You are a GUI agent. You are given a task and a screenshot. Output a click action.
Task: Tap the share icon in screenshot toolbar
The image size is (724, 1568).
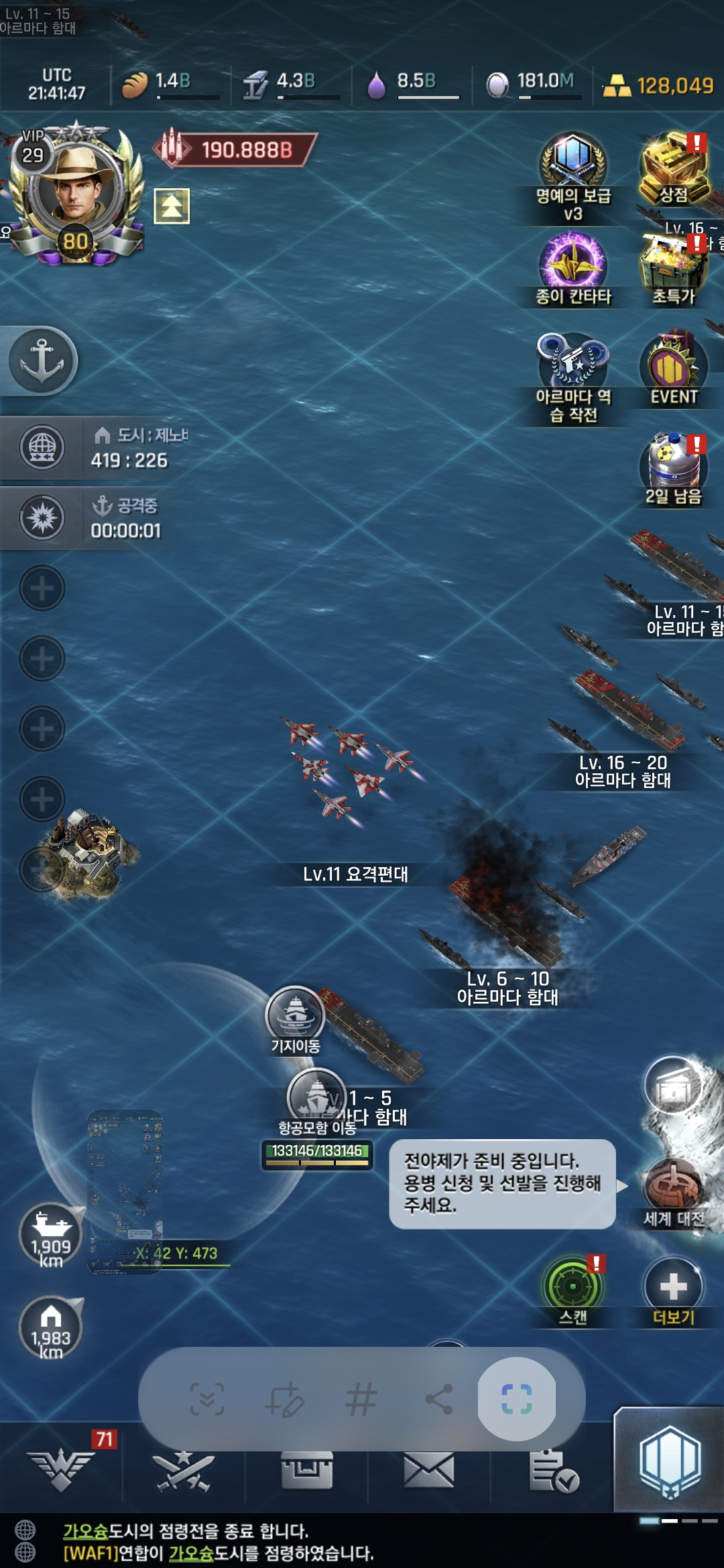[x=439, y=1399]
